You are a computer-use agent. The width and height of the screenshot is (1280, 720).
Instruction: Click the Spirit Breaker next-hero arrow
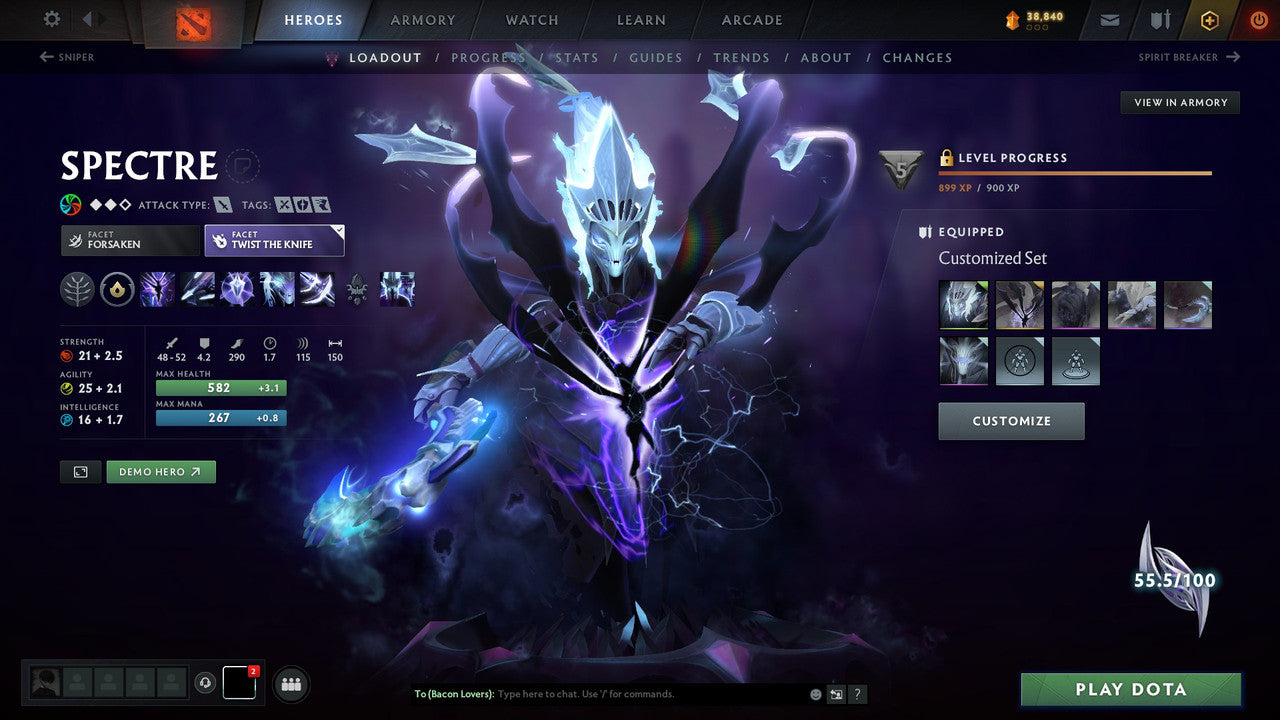click(1235, 57)
